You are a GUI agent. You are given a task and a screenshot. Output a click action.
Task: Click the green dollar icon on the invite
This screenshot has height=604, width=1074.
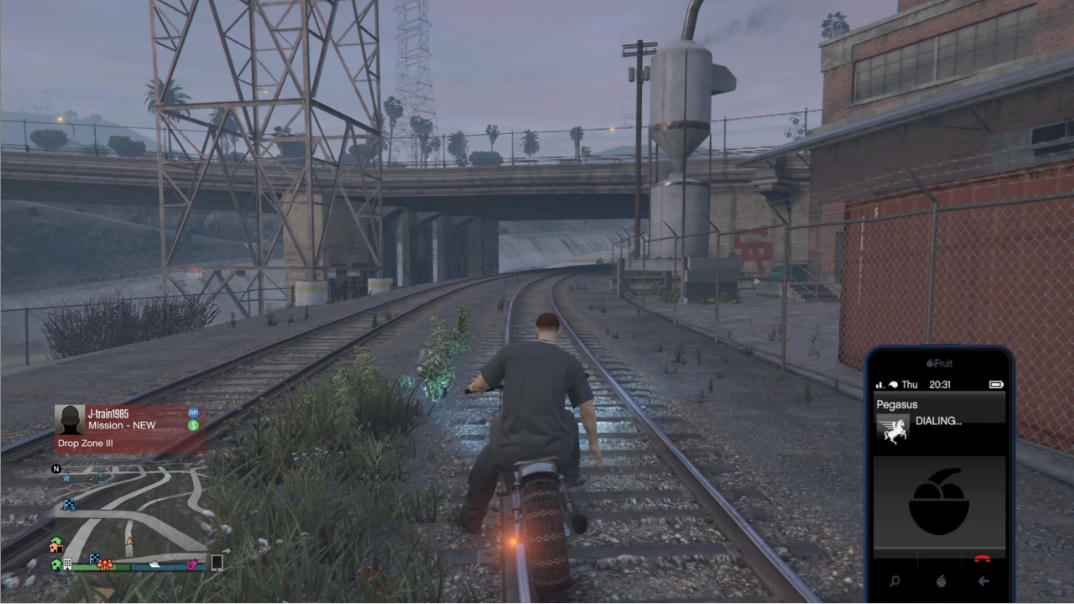(194, 425)
